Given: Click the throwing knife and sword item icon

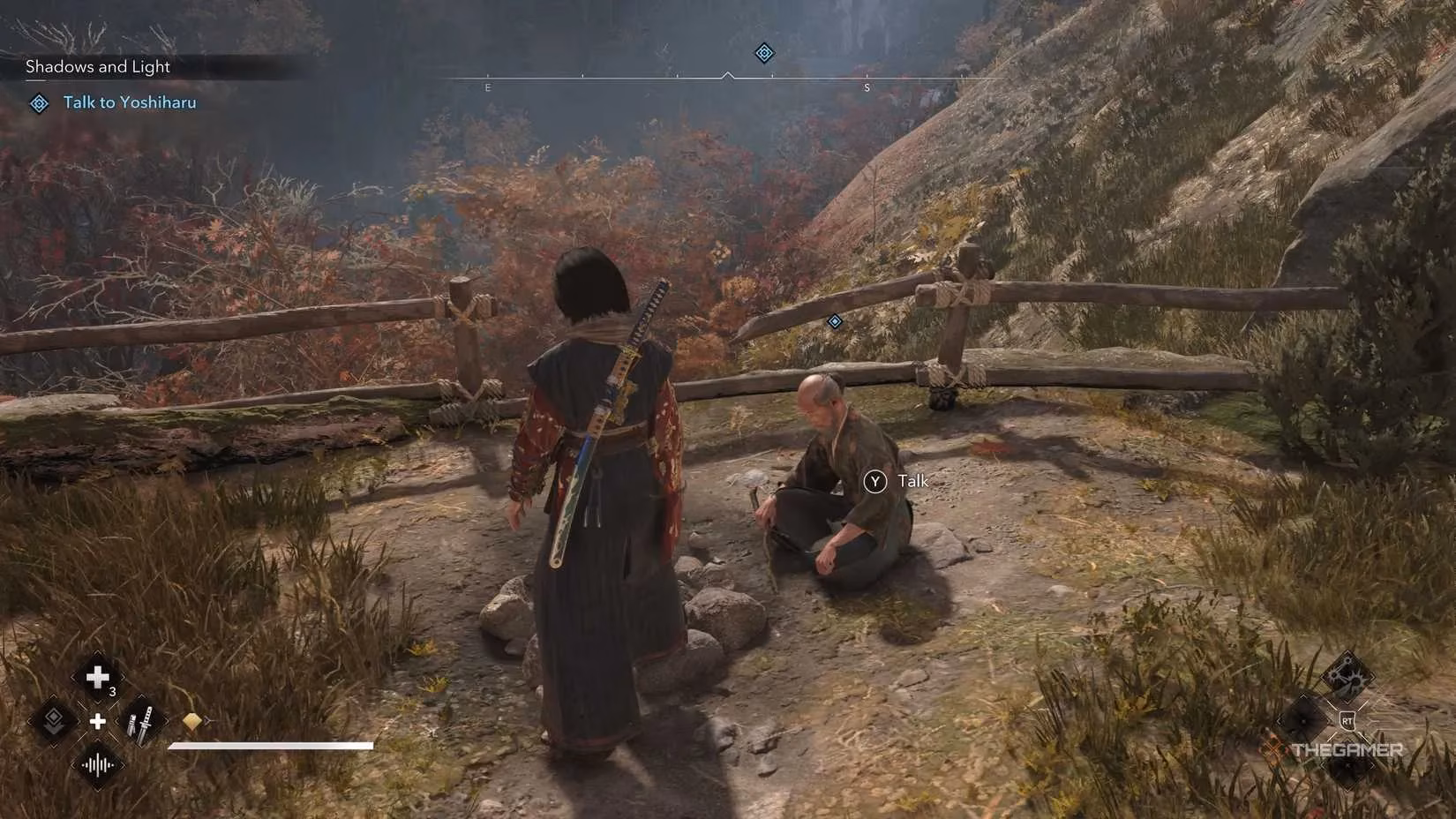Looking at the screenshot, I should [x=140, y=724].
